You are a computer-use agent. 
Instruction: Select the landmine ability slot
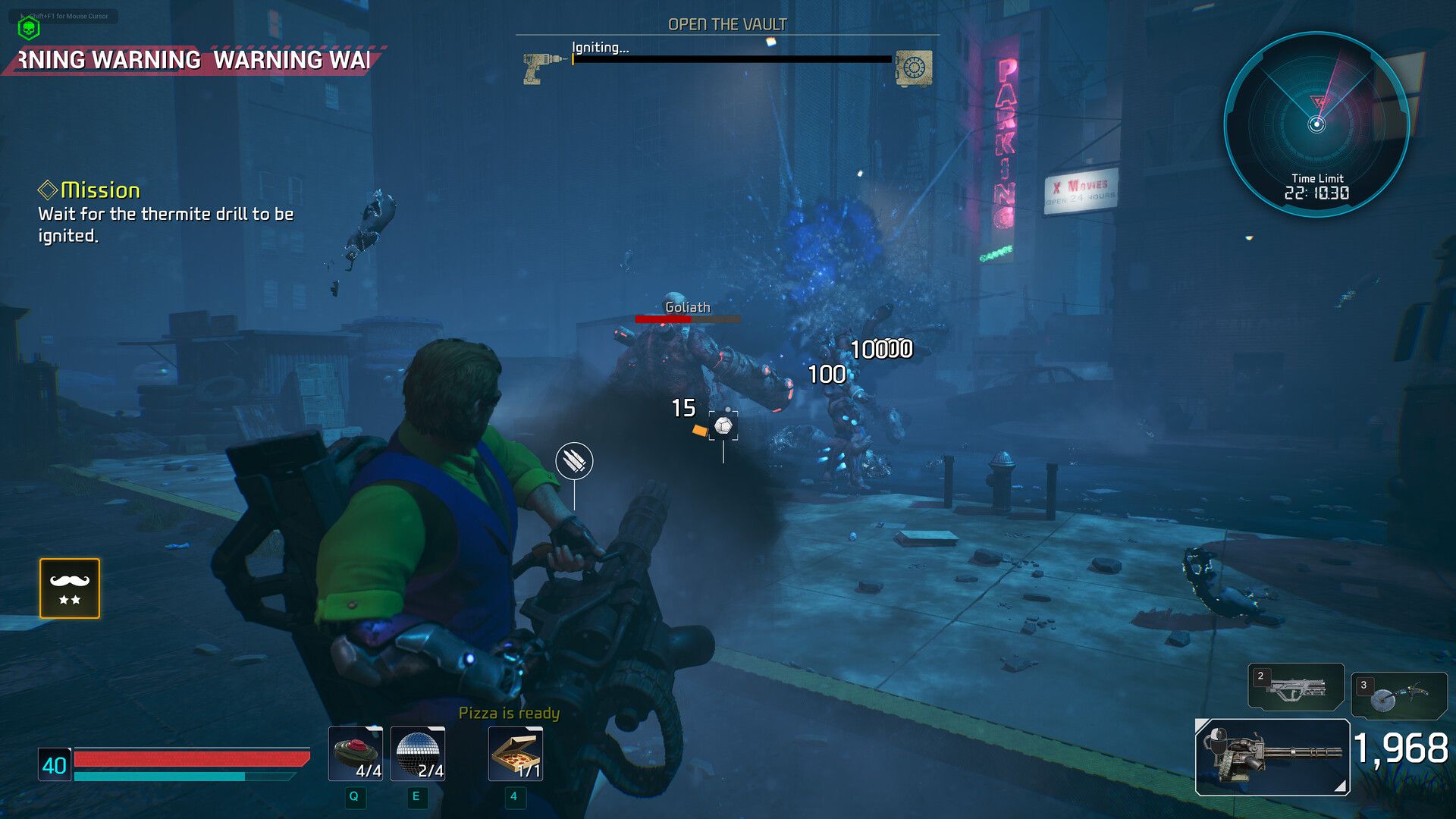(x=355, y=754)
